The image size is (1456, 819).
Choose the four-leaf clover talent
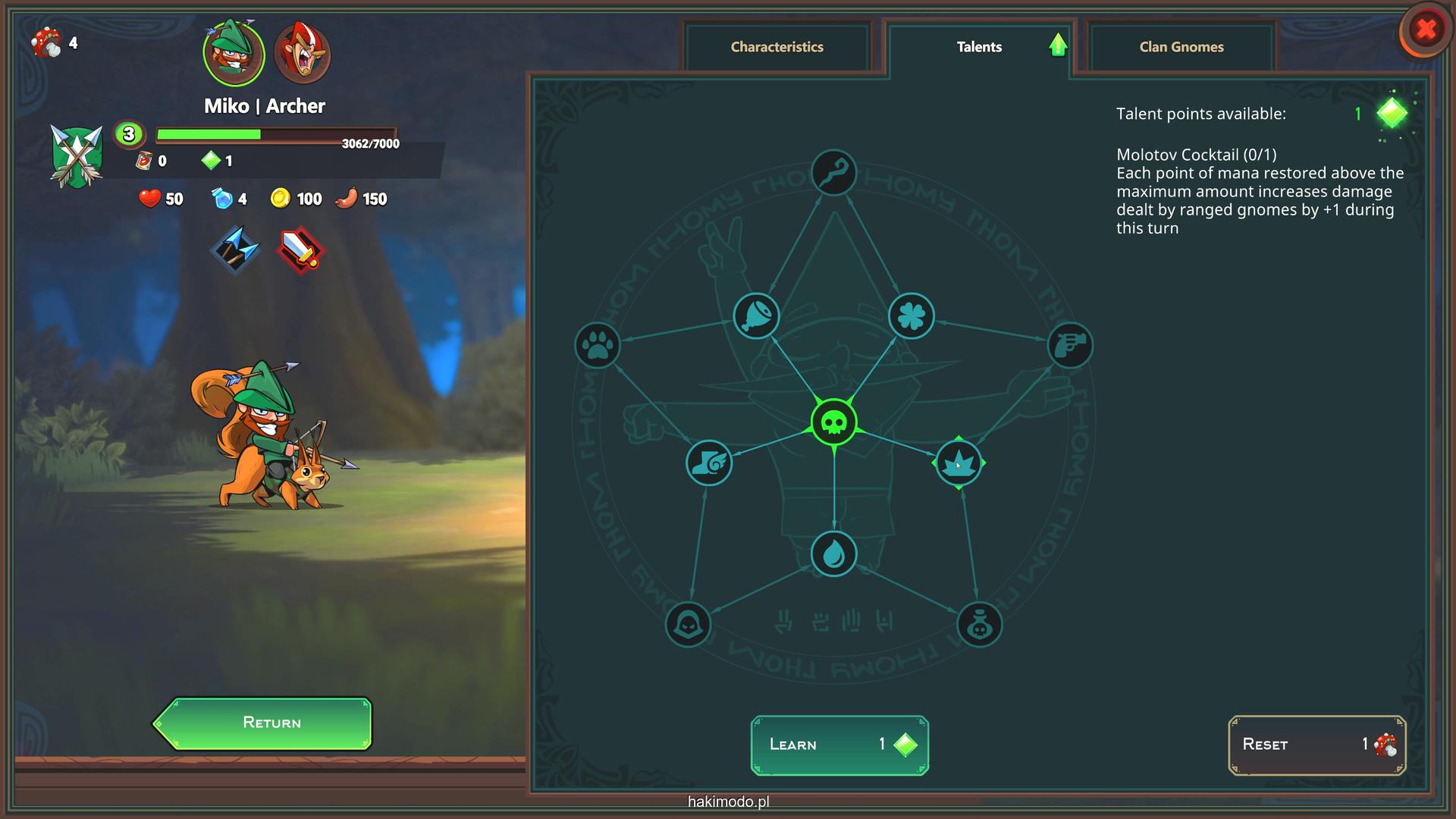[911, 315]
